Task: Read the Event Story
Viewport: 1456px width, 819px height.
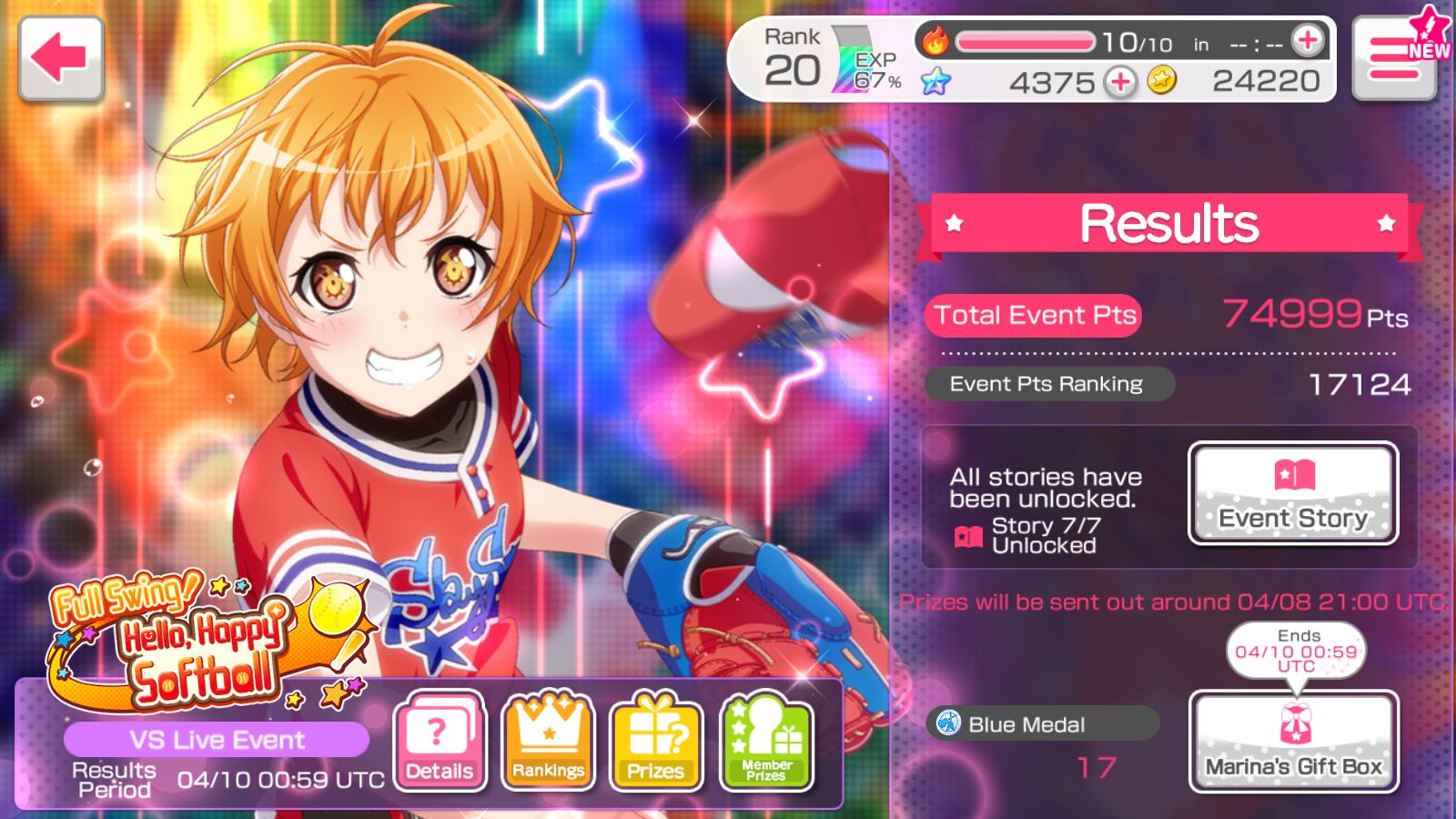Action: pos(1293,493)
